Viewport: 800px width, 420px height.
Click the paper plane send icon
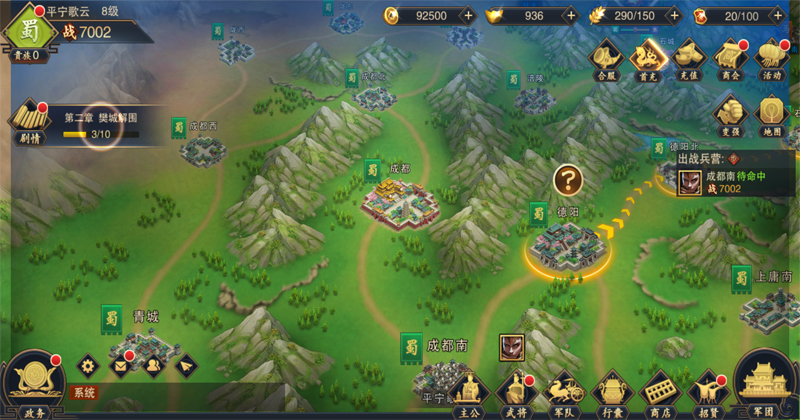(x=185, y=365)
